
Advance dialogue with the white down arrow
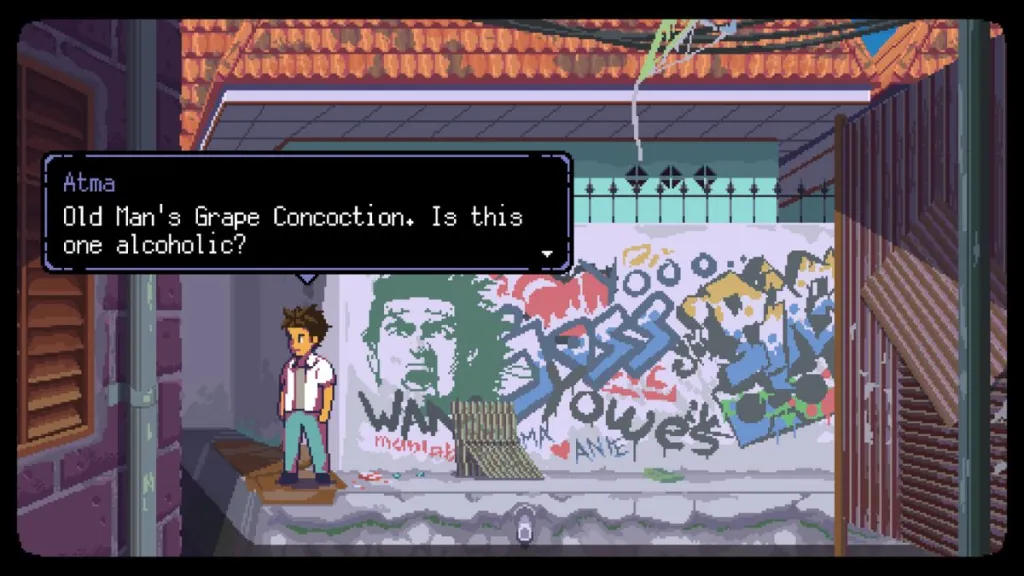pyautogui.click(x=547, y=254)
